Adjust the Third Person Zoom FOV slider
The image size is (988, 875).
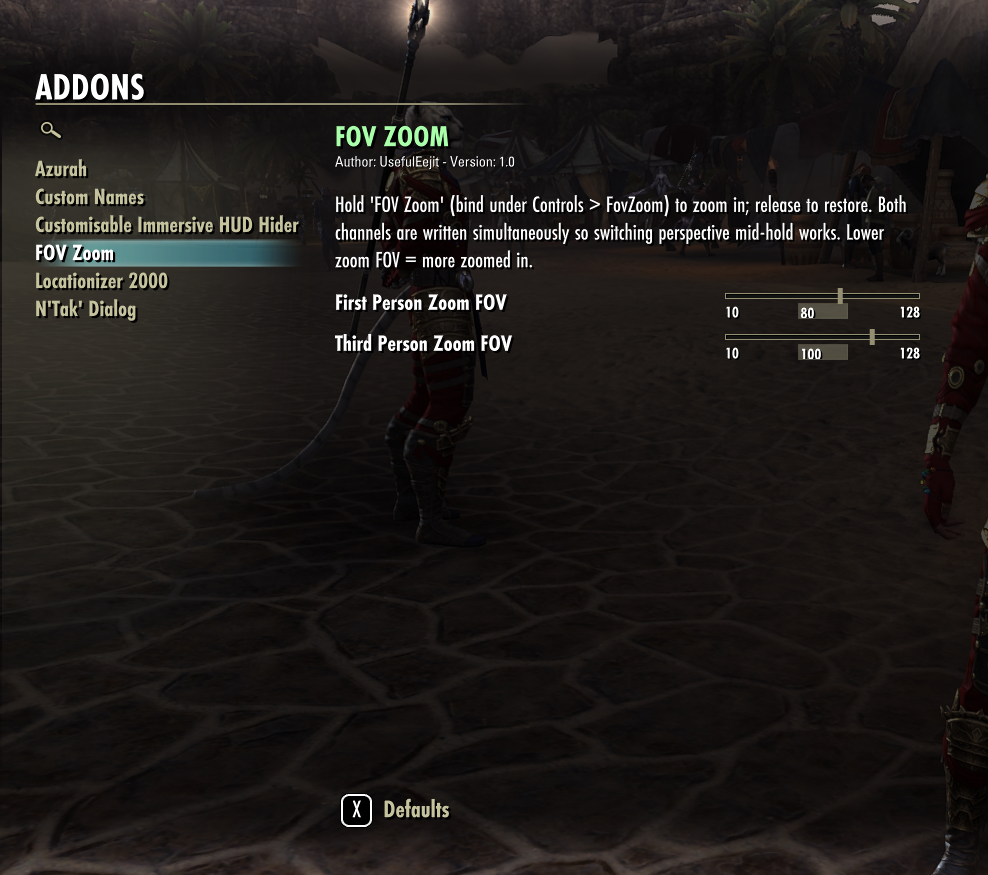[872, 337]
